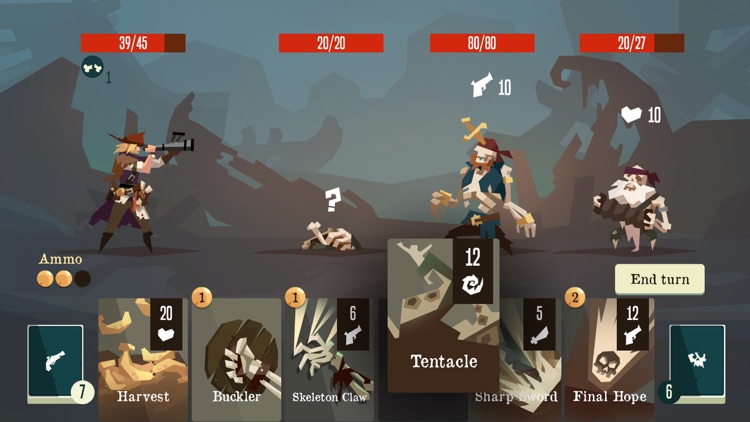Image resolution: width=750 pixels, height=422 pixels.
Task: Play the Skeleton Claw card
Action: [329, 358]
